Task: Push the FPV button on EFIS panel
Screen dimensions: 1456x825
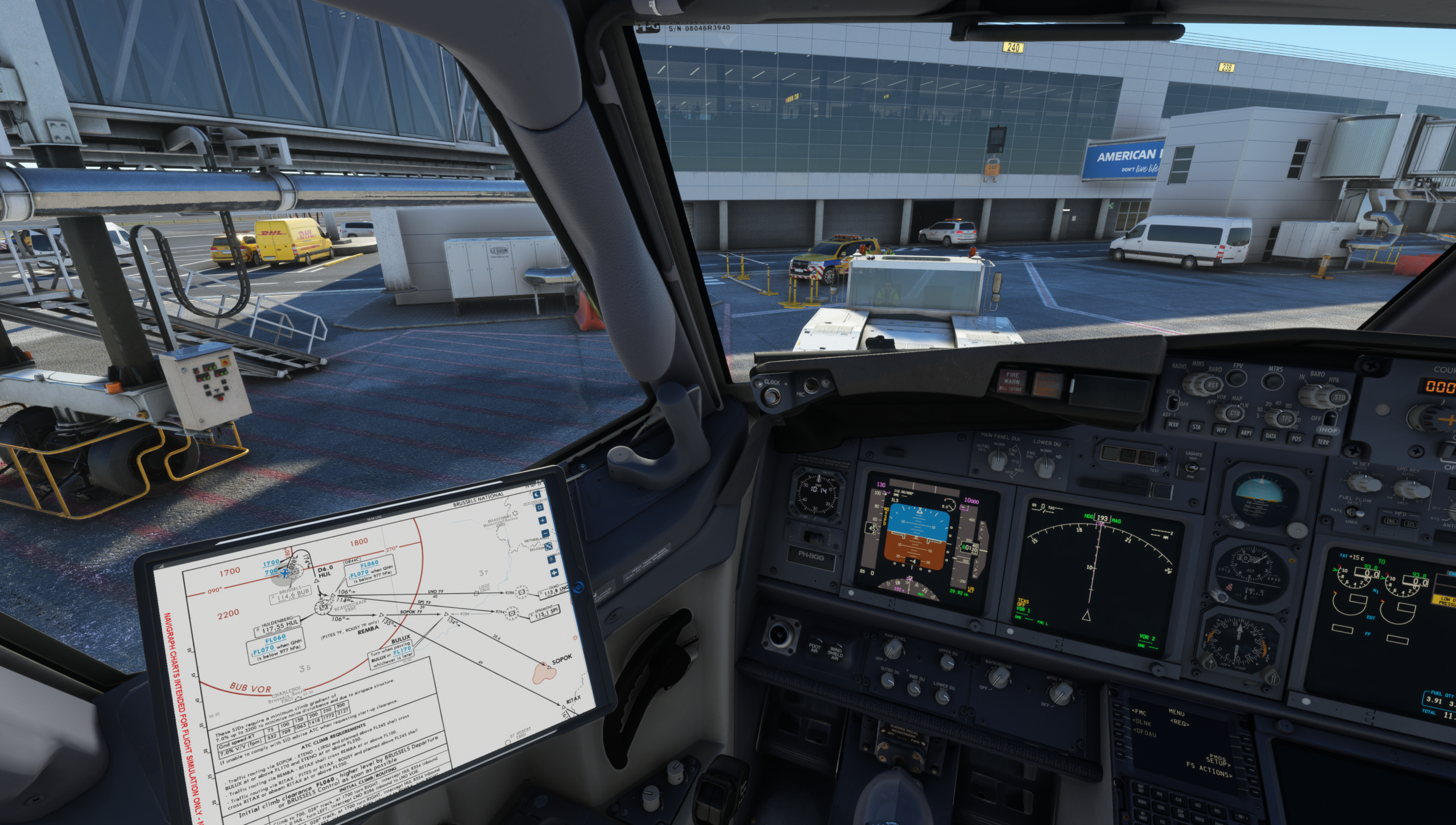Action: point(1237,378)
